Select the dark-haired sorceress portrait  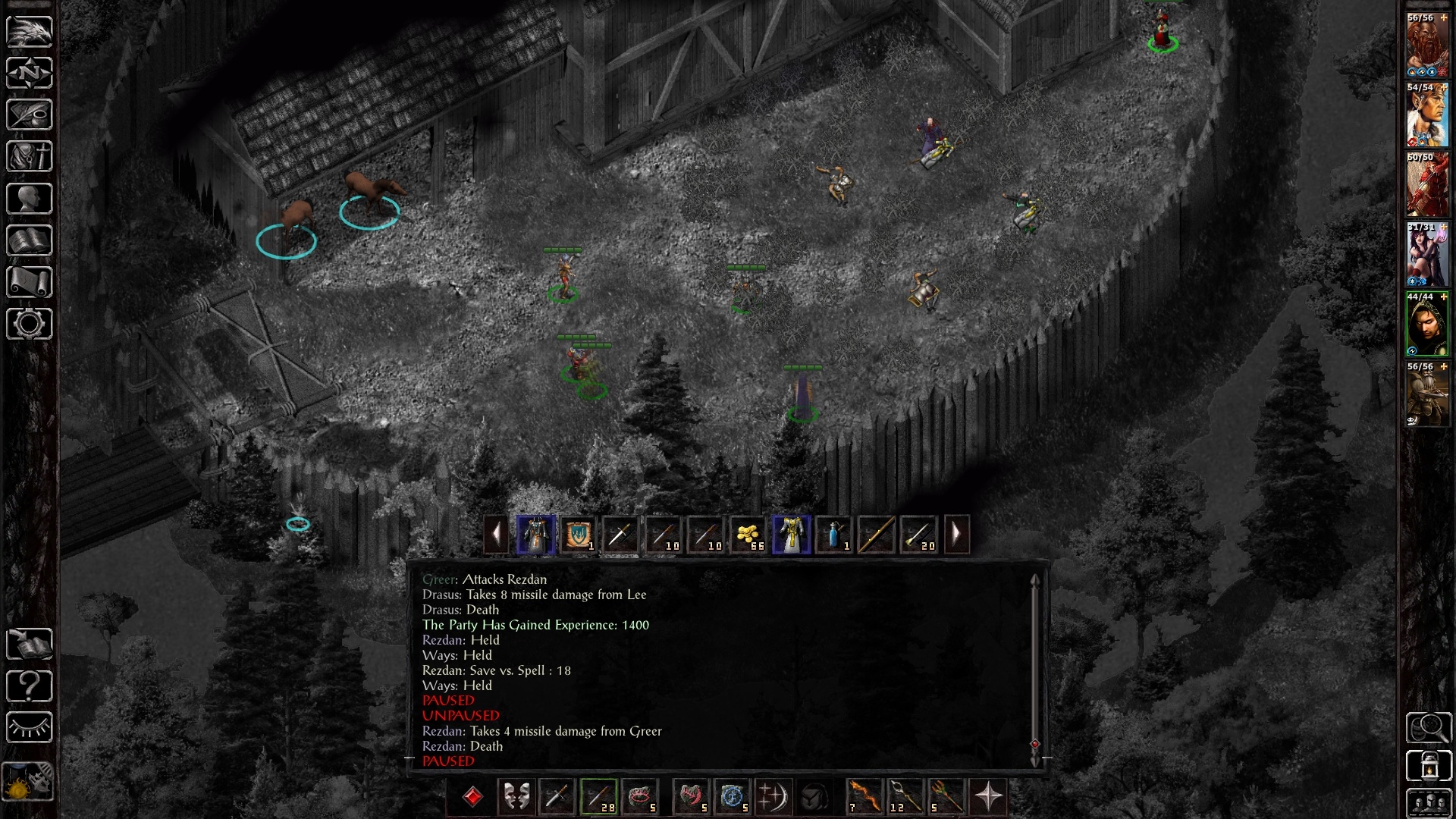[x=1427, y=255]
